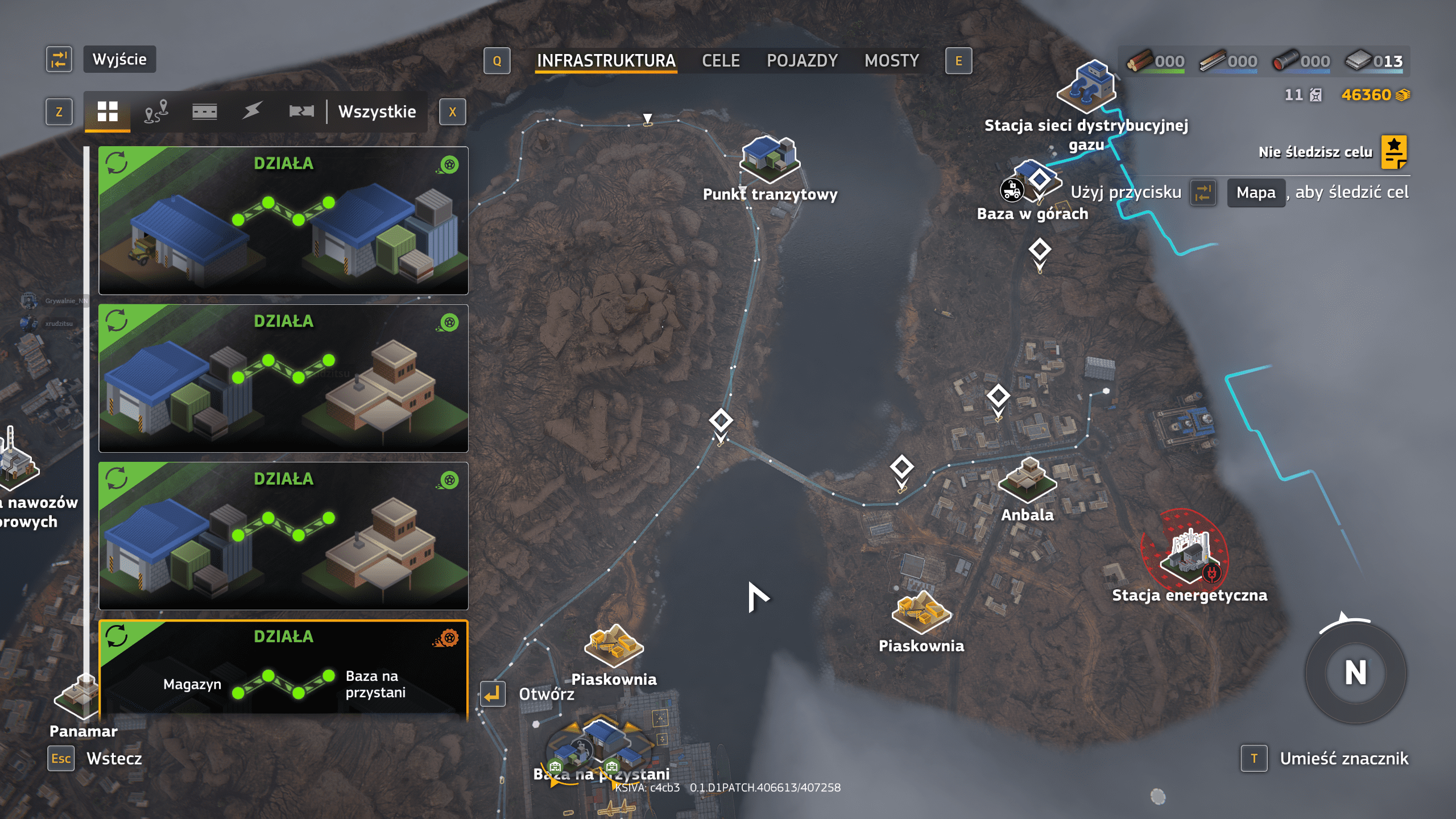Select the Stacja sieci dystrybucyjnej gazu marker
The image size is (1456, 819).
pos(1086,88)
